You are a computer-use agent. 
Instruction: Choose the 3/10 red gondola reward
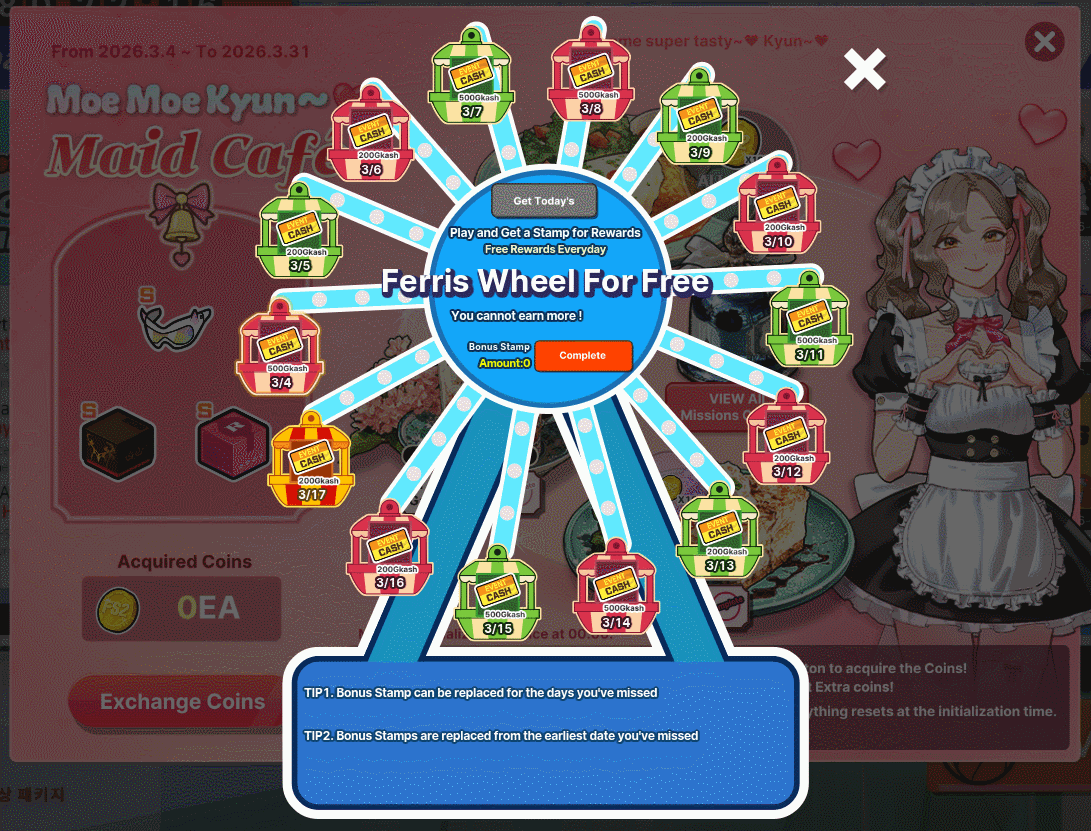(x=778, y=210)
